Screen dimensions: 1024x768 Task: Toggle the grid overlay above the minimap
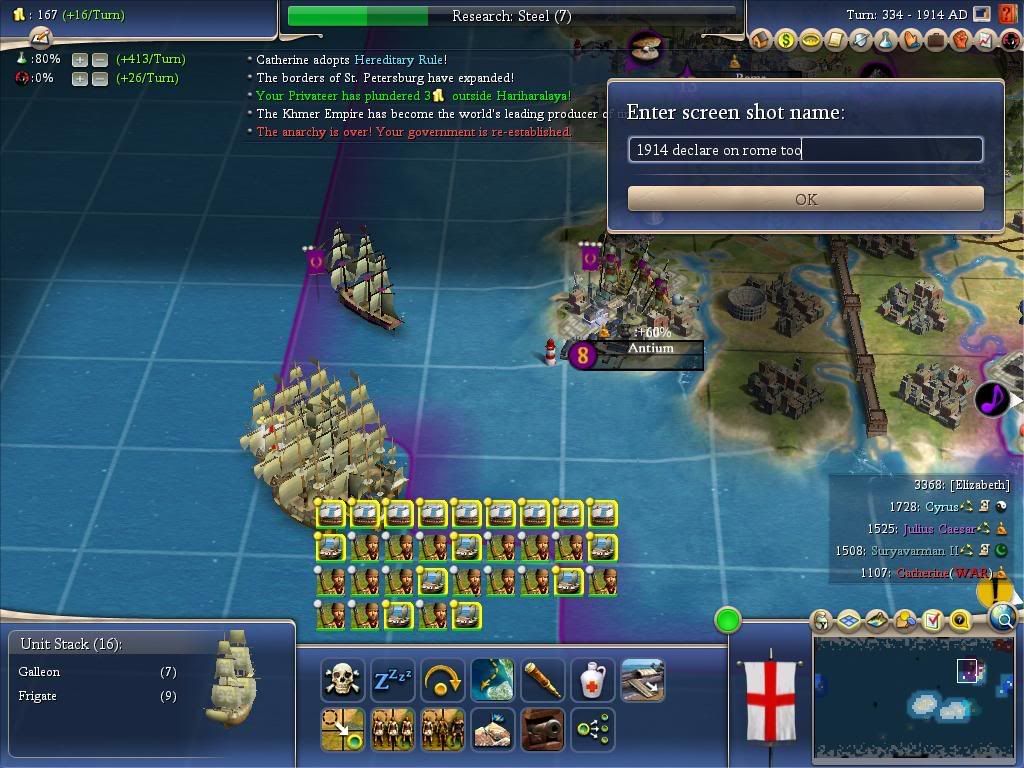point(849,621)
